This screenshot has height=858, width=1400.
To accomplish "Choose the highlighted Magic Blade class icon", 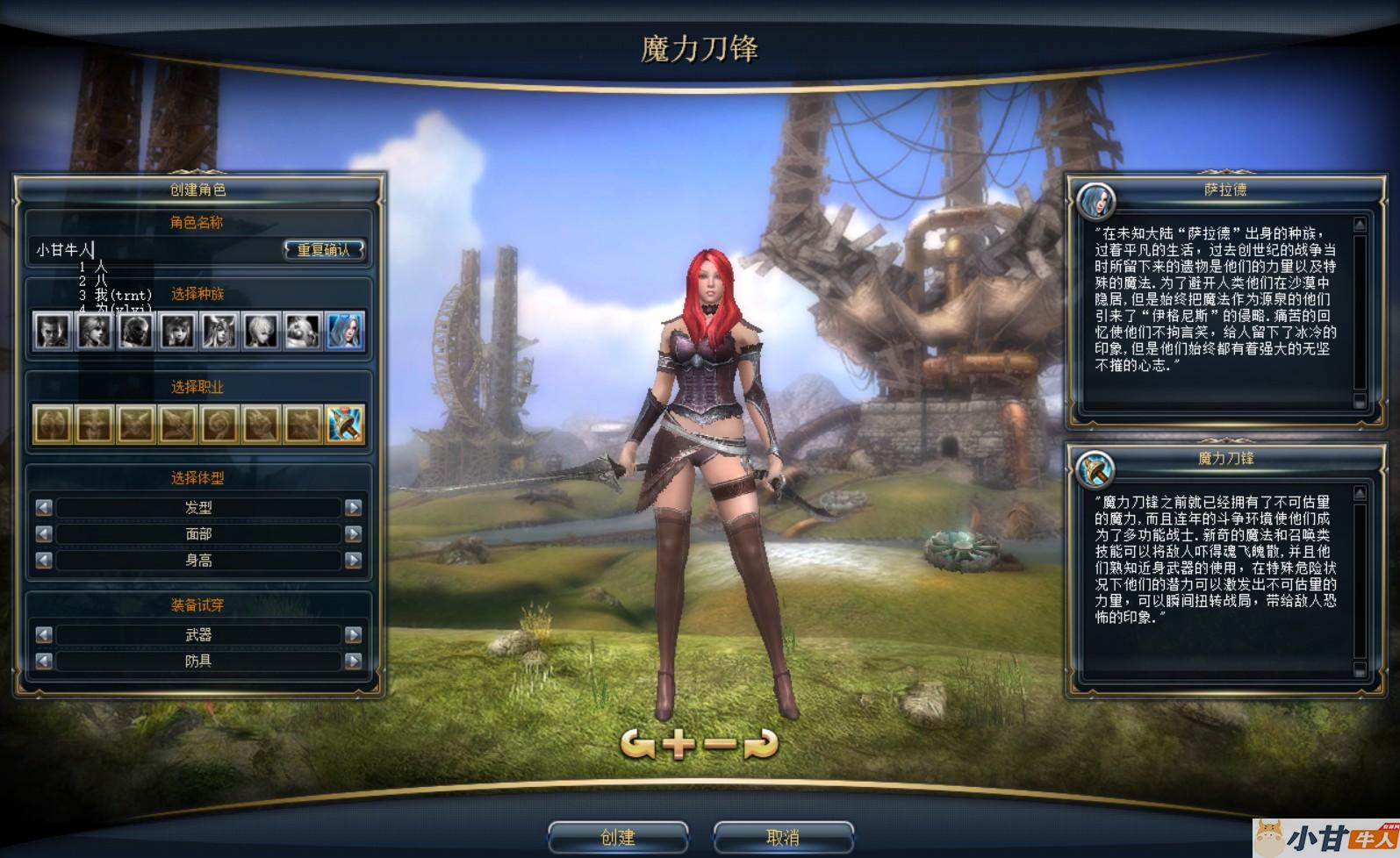I will click(x=345, y=425).
